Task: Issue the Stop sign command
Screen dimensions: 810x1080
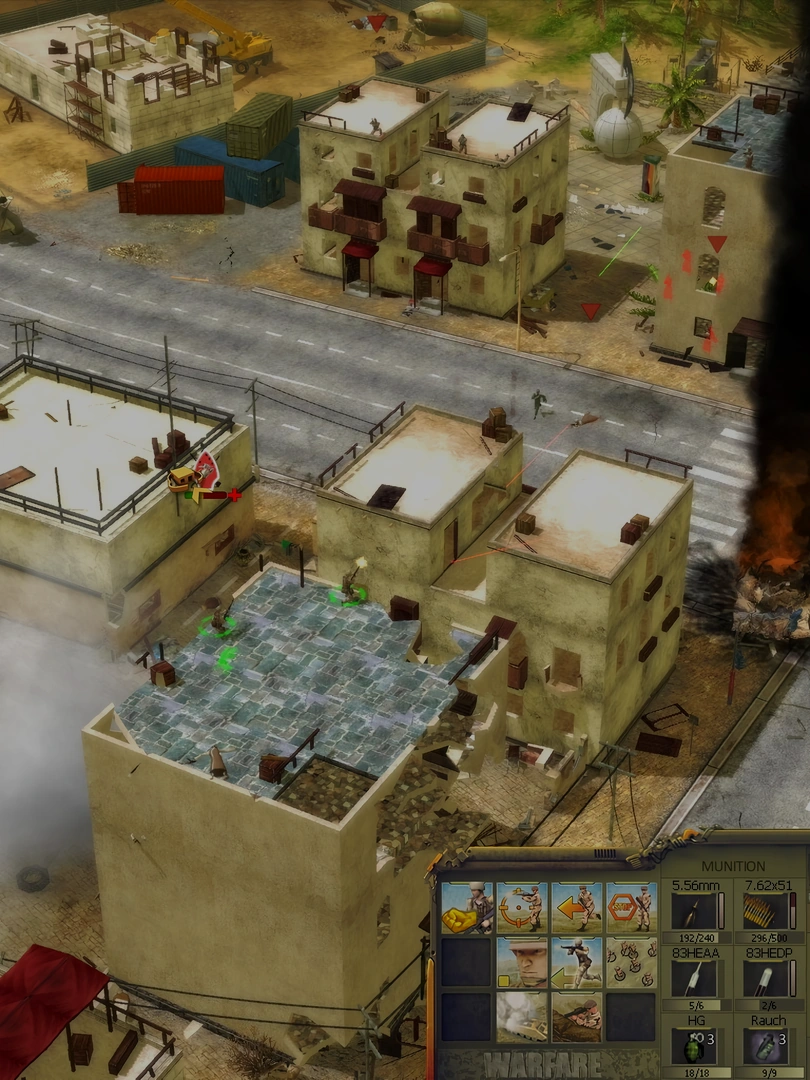Action: coord(631,907)
